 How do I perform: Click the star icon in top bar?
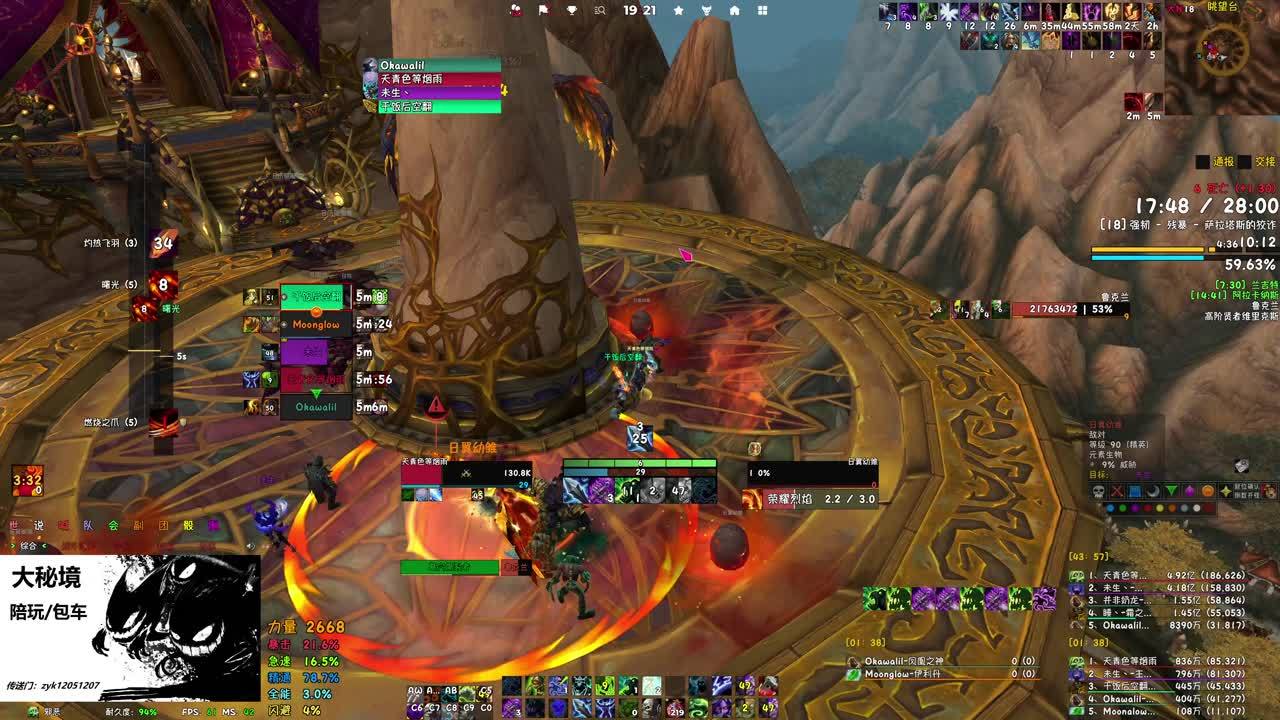678,10
